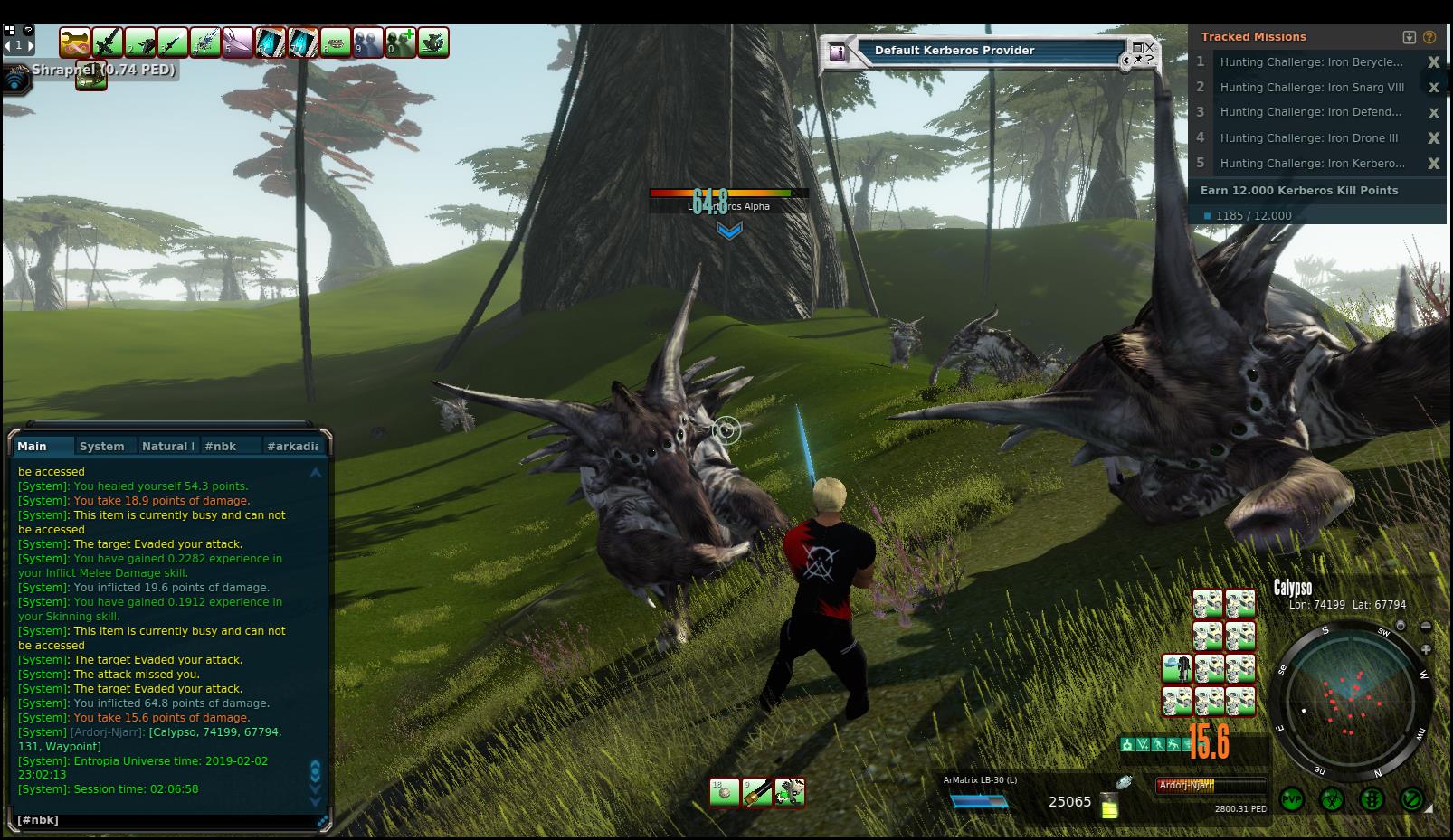Switch to the System chat tab

[101, 446]
